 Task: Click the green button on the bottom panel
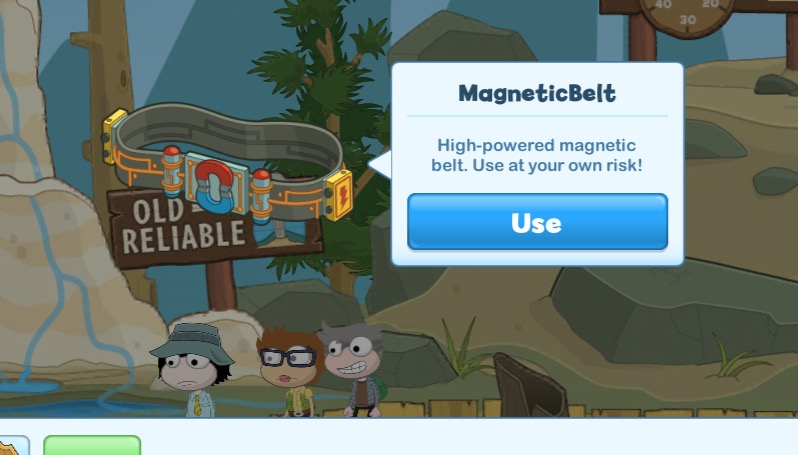pyautogui.click(x=92, y=445)
